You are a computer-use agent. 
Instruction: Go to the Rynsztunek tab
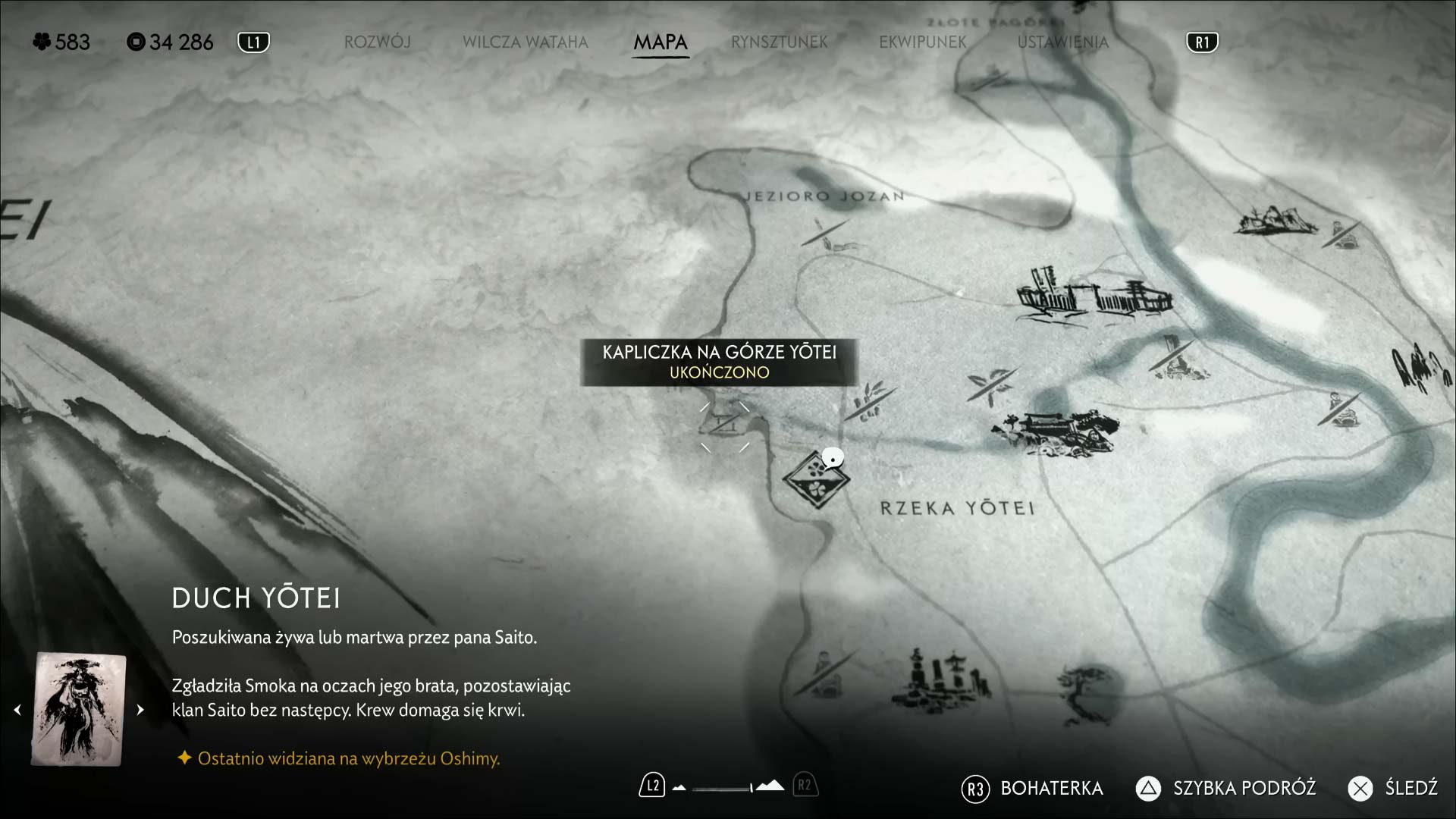tap(779, 42)
